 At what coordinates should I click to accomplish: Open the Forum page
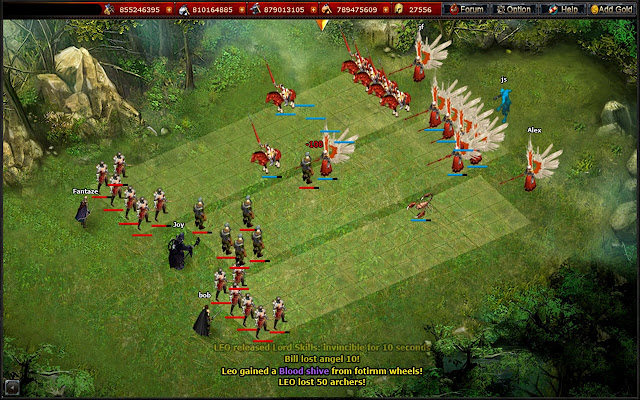coord(467,9)
